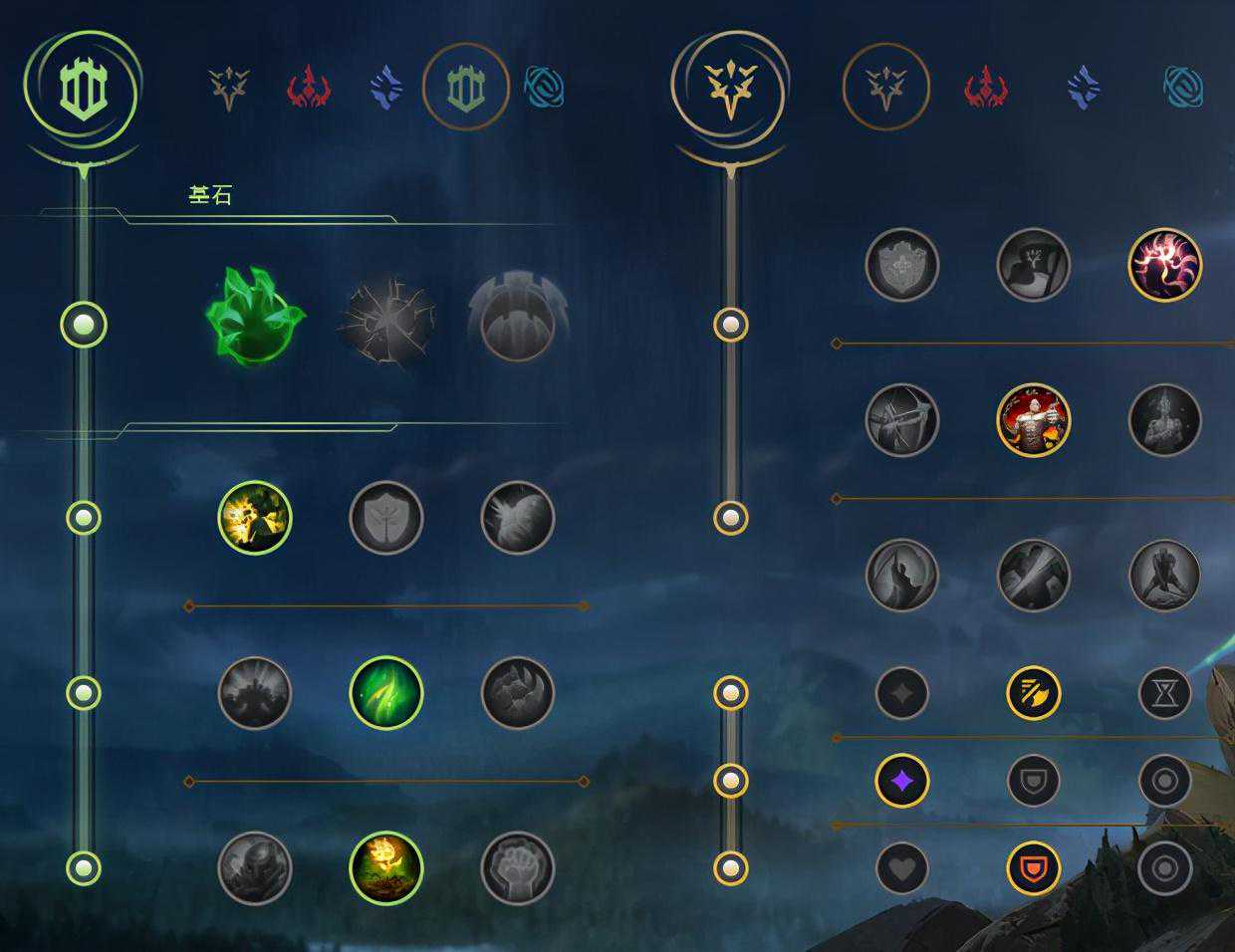Pick the Bone Plating rune
The height and width of the screenshot is (952, 1235).
coord(518,693)
